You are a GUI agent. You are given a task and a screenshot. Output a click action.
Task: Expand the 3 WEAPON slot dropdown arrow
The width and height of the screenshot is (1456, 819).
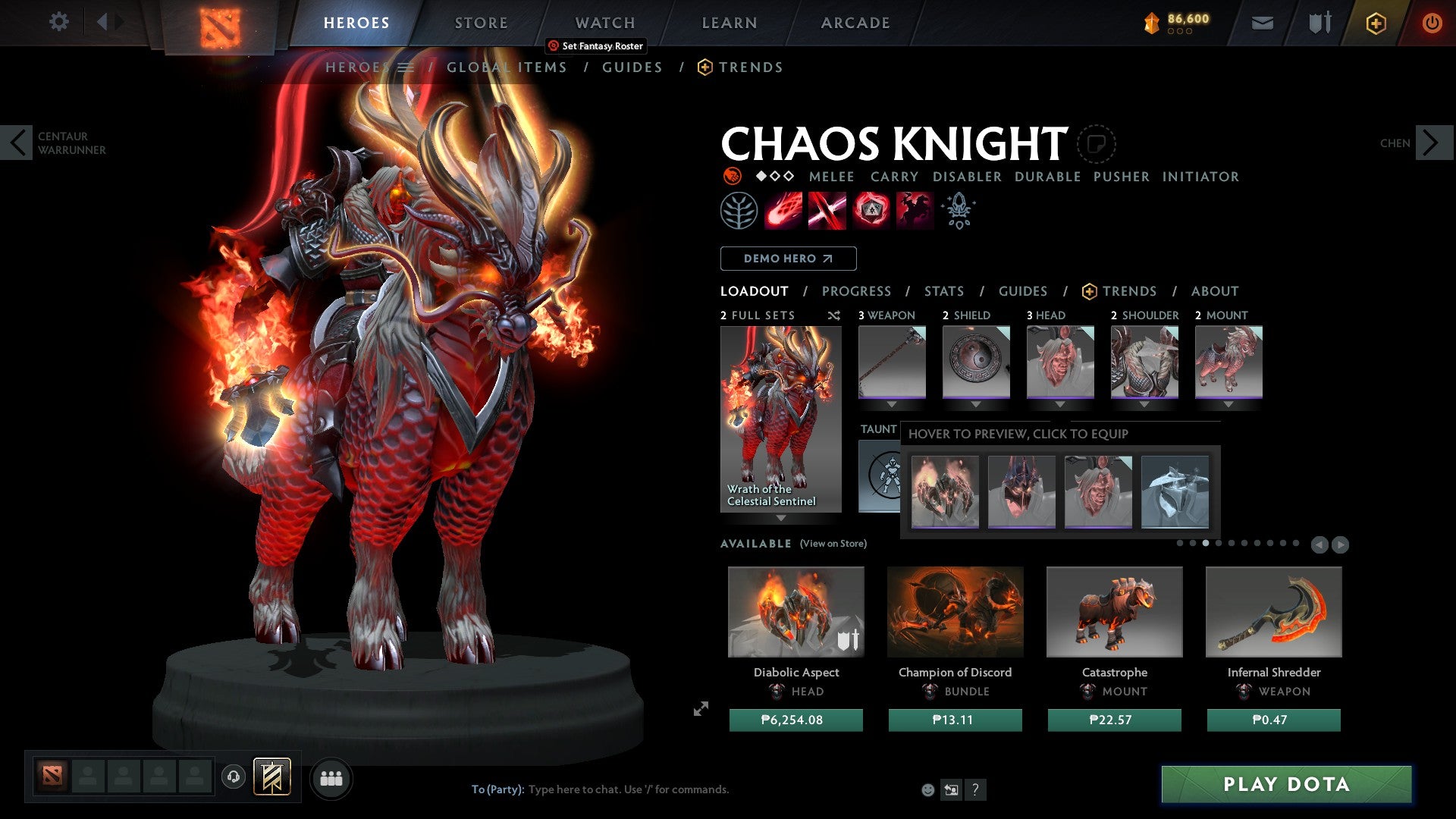[891, 405]
